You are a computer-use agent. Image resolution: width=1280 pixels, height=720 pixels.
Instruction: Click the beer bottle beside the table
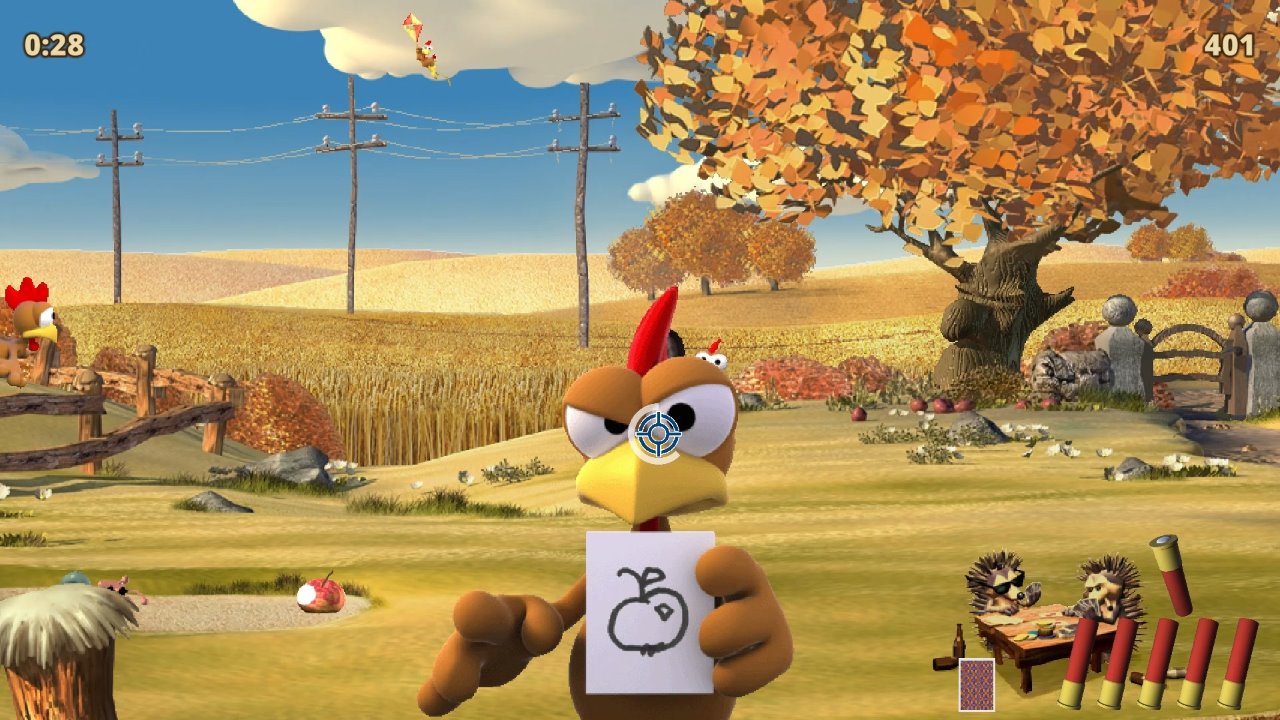(x=957, y=640)
